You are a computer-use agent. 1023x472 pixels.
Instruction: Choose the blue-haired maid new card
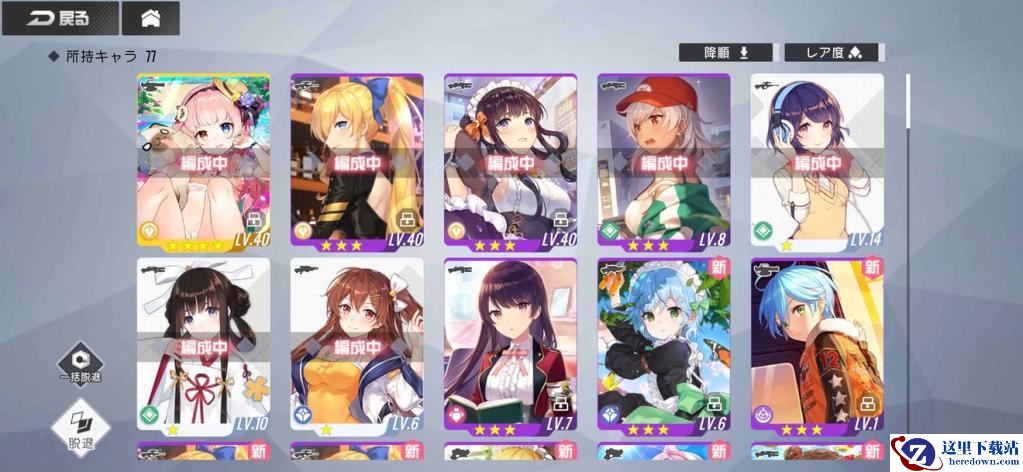(664, 345)
